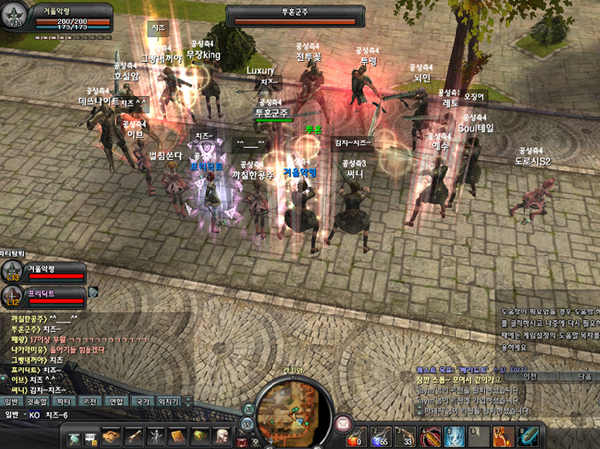
Task: Open the yellow book menu icon
Action: (179, 437)
